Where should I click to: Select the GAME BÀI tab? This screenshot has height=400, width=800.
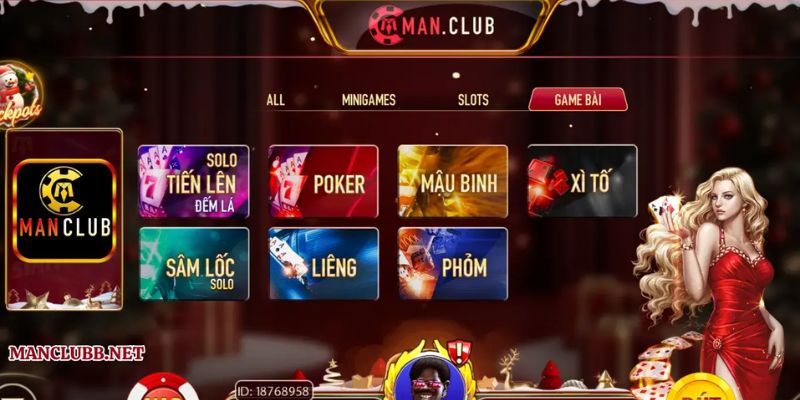[x=577, y=100]
